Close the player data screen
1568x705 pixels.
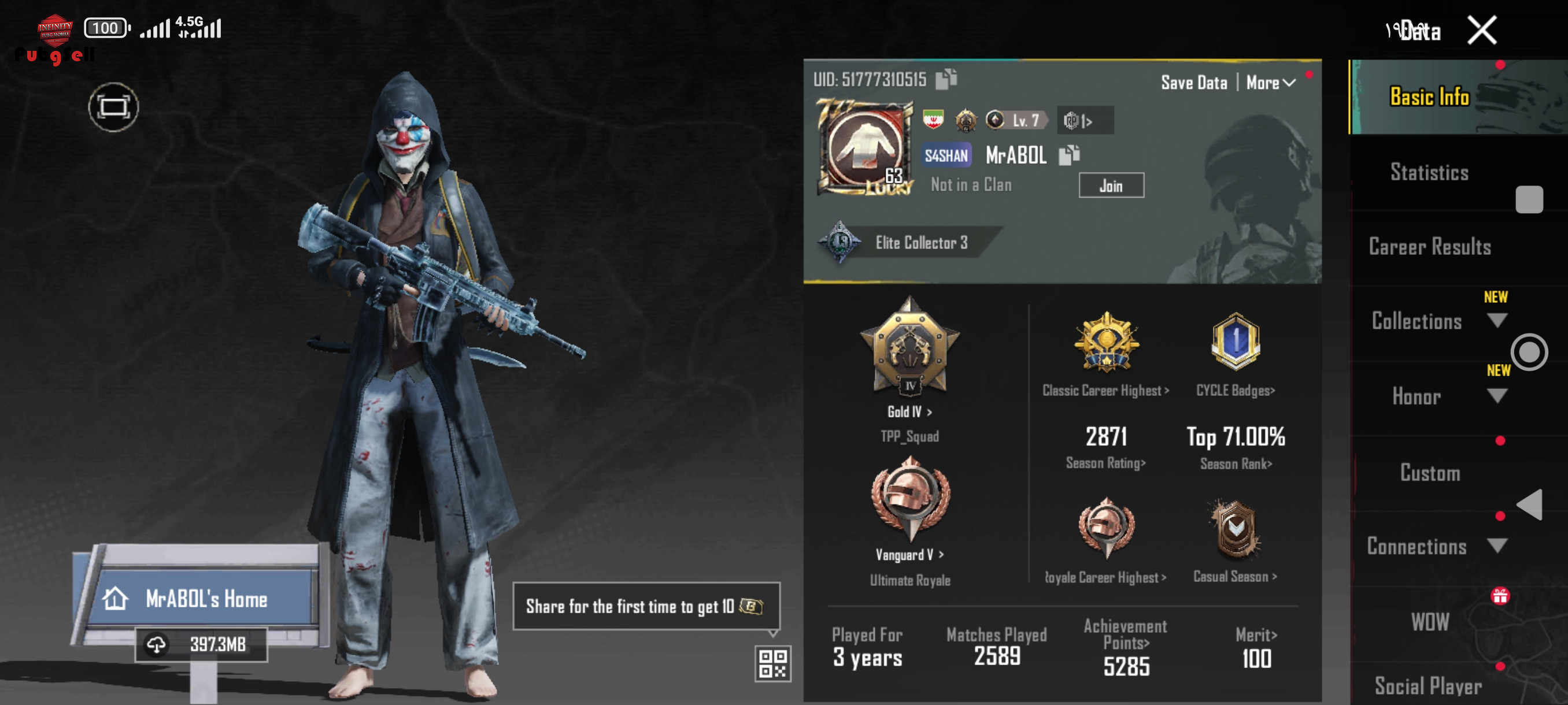pos(1482,31)
